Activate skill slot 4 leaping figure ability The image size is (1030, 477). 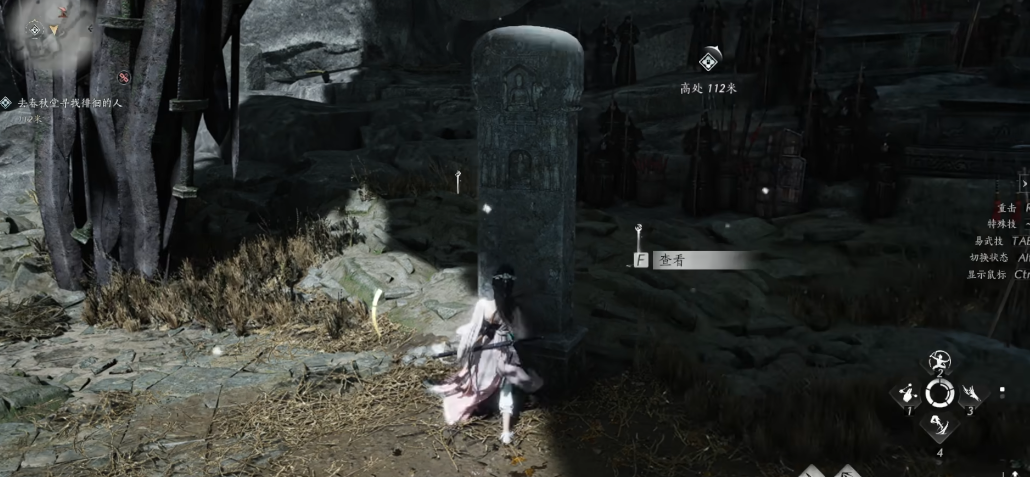[x=939, y=427]
